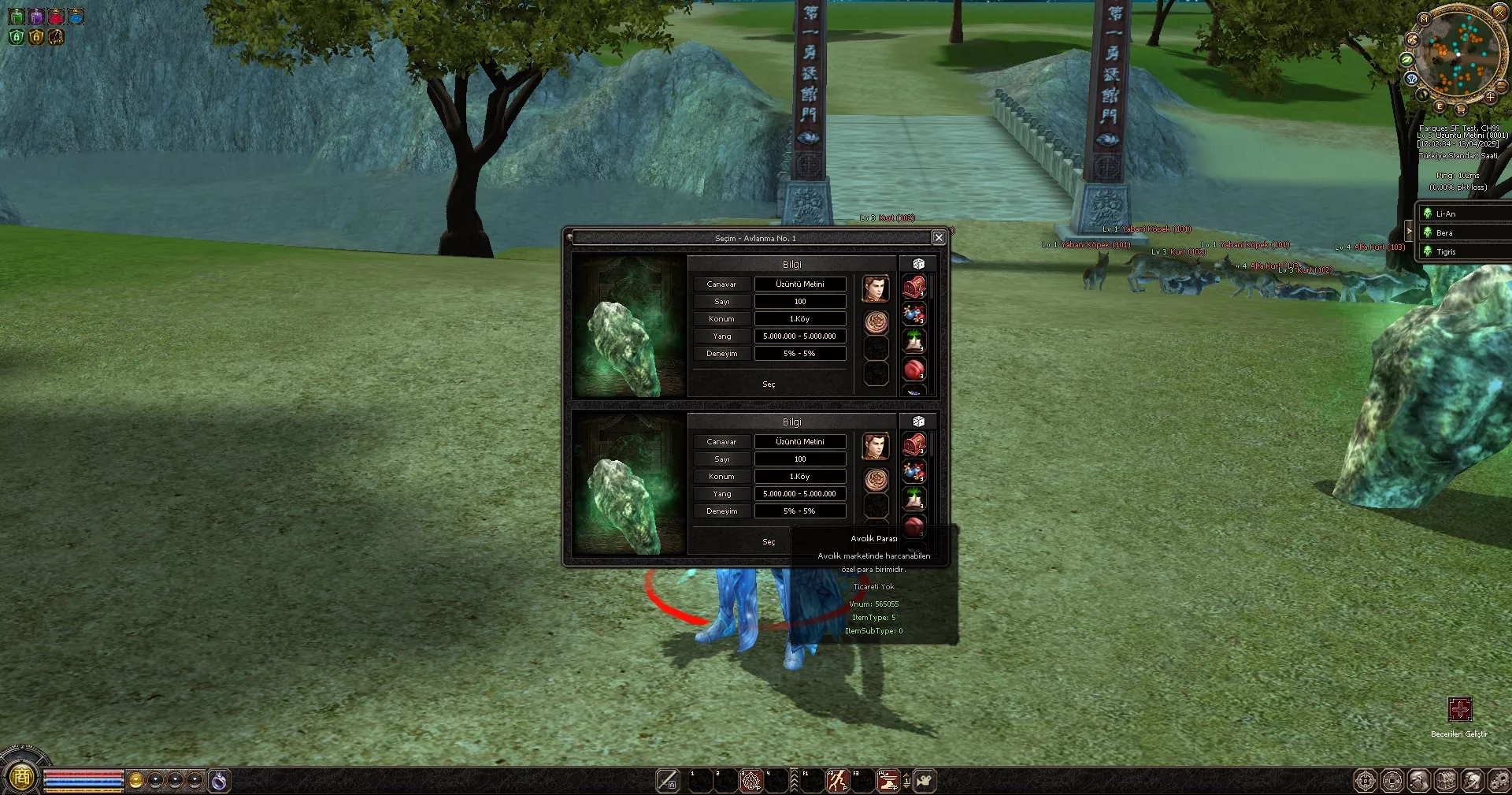The height and width of the screenshot is (795, 1512).
Task: Open the inventory chest icon bottom right
Action: point(1446,780)
